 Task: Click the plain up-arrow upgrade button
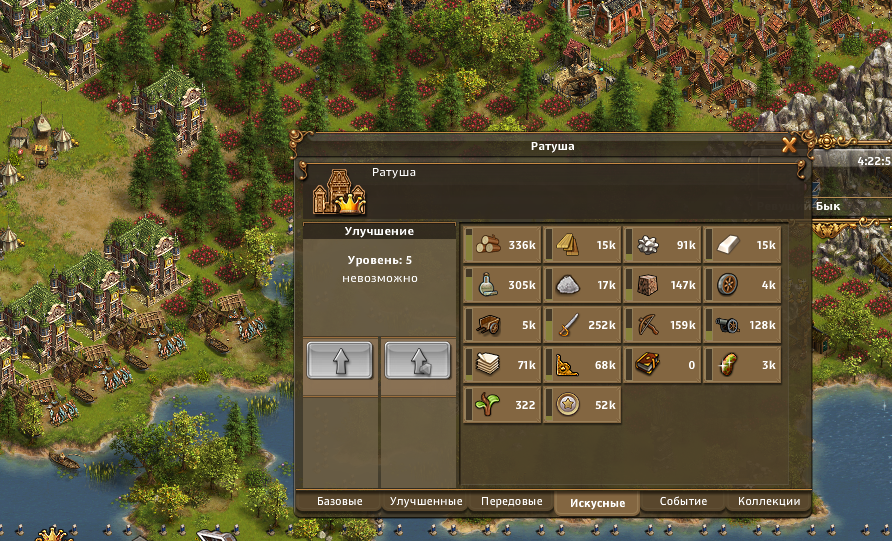[339, 359]
